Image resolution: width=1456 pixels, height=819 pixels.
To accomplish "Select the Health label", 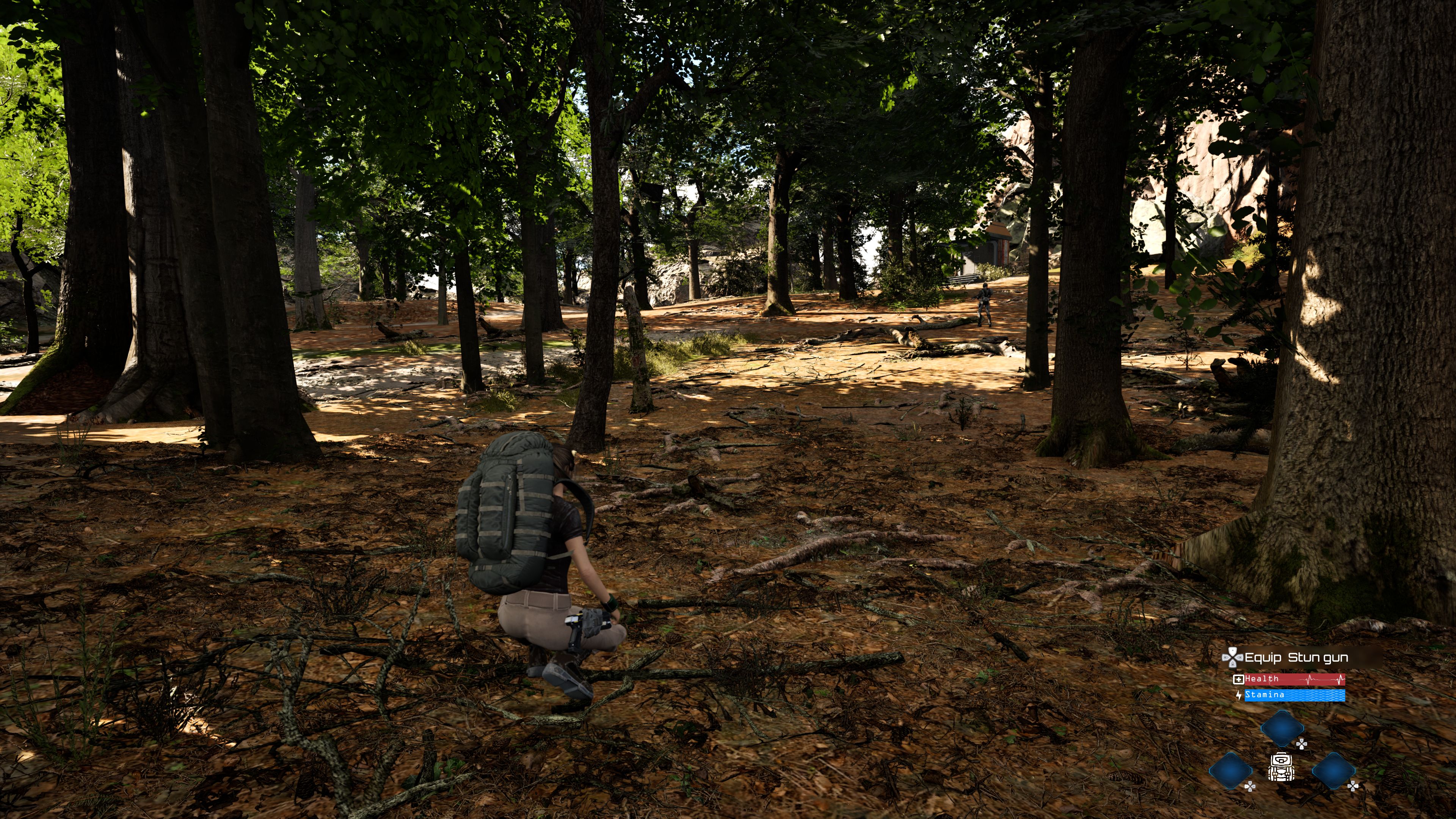I will click(1261, 679).
